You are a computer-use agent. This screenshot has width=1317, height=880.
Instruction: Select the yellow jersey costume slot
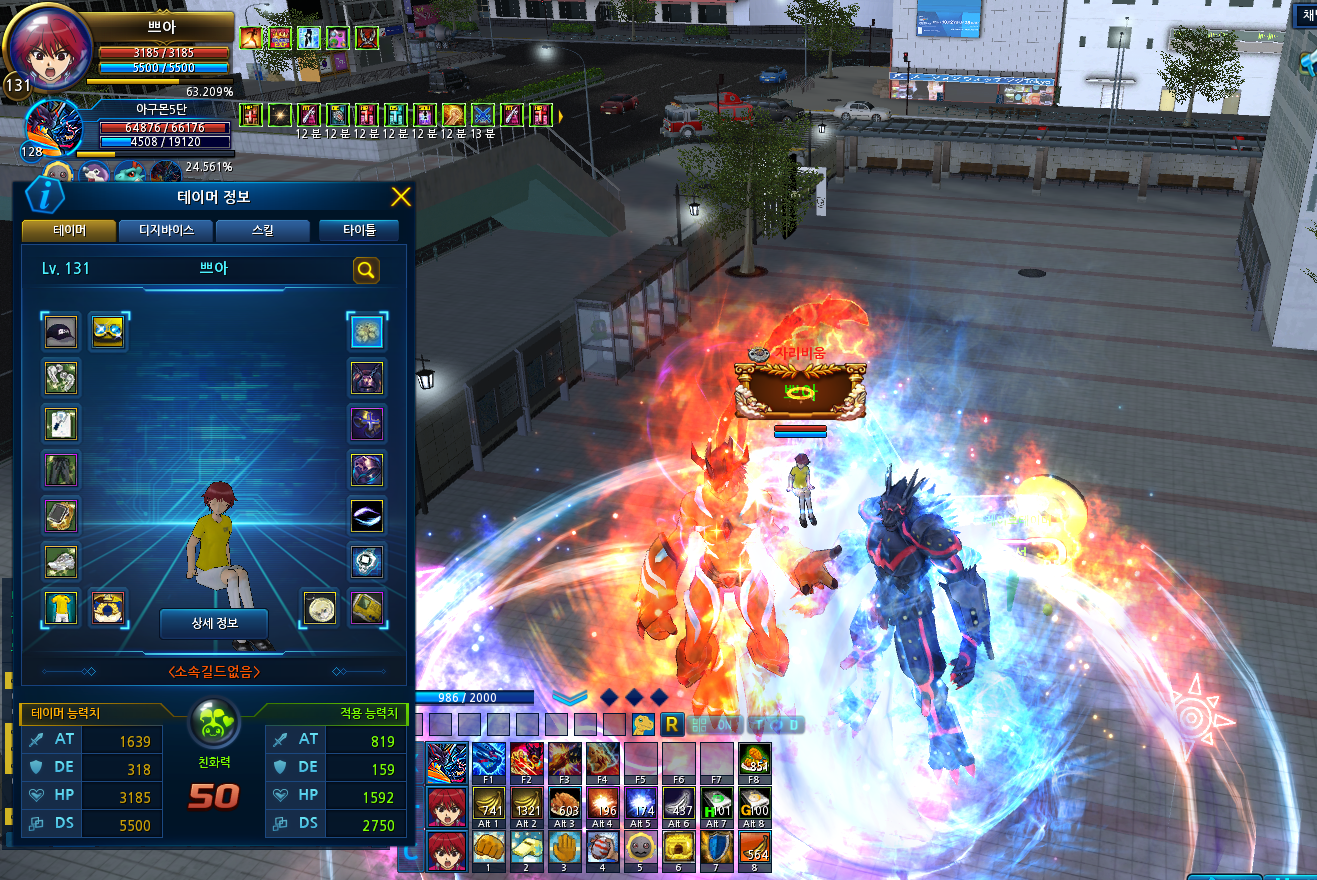(61, 608)
